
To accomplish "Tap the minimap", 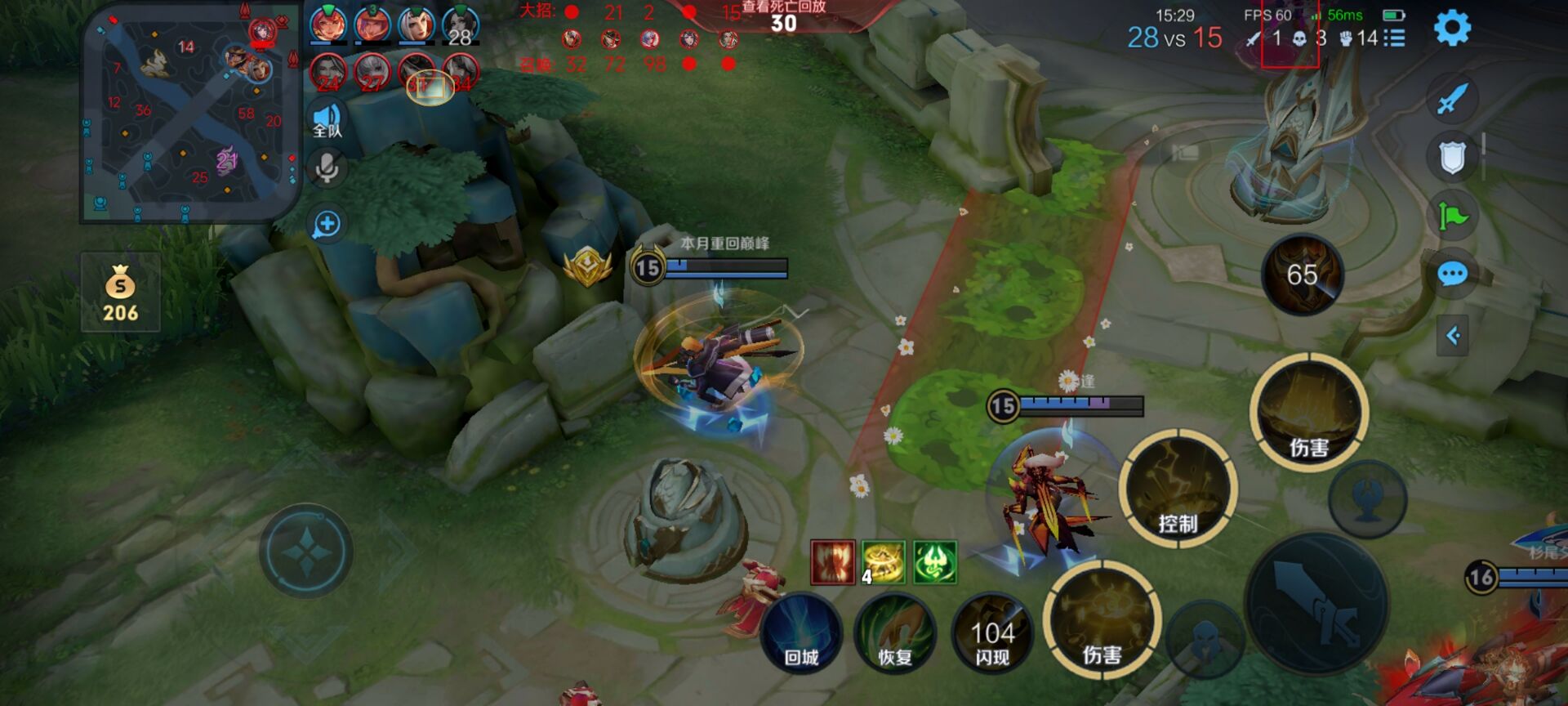I will (190, 114).
